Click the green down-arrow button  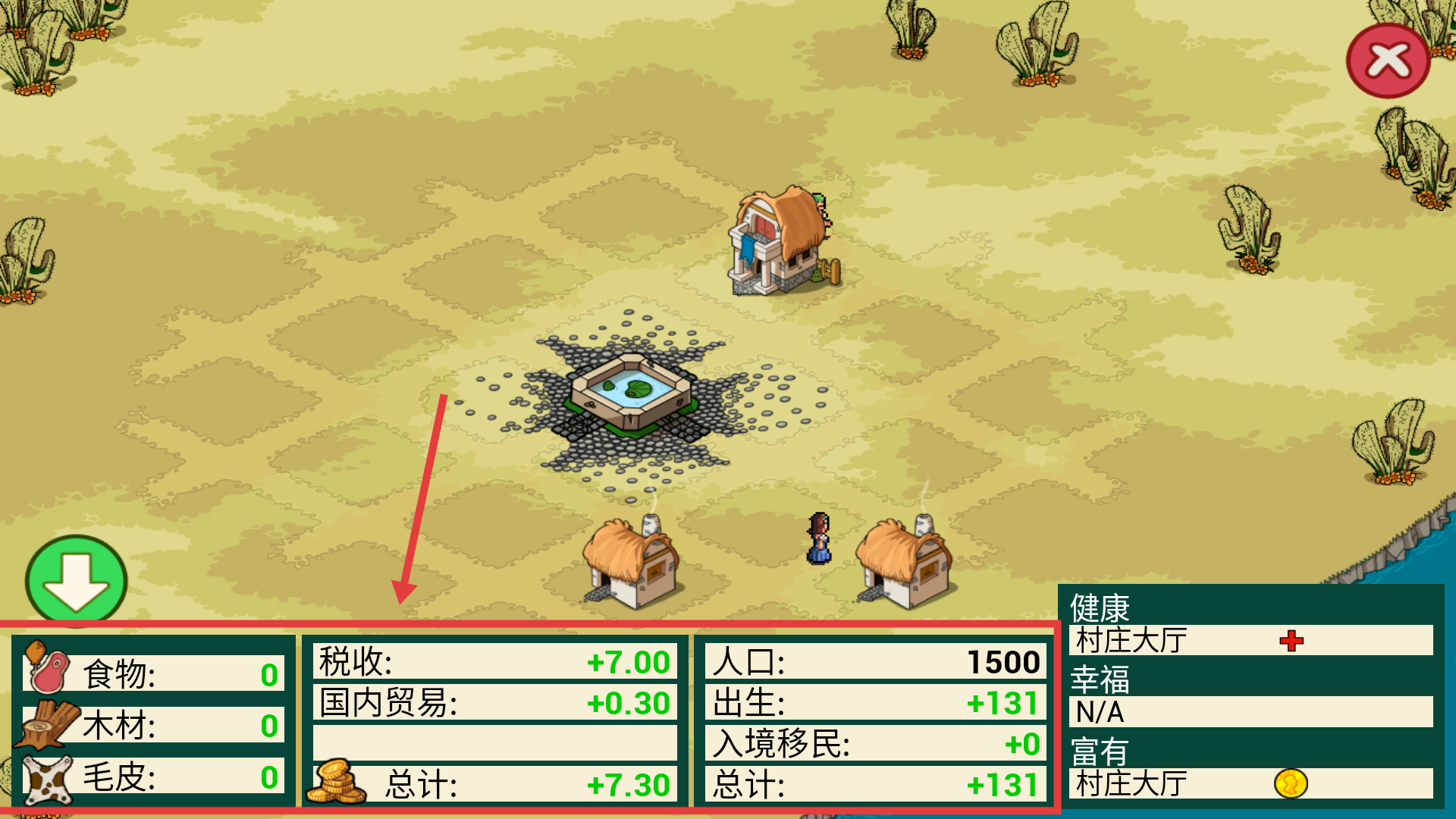click(x=76, y=582)
